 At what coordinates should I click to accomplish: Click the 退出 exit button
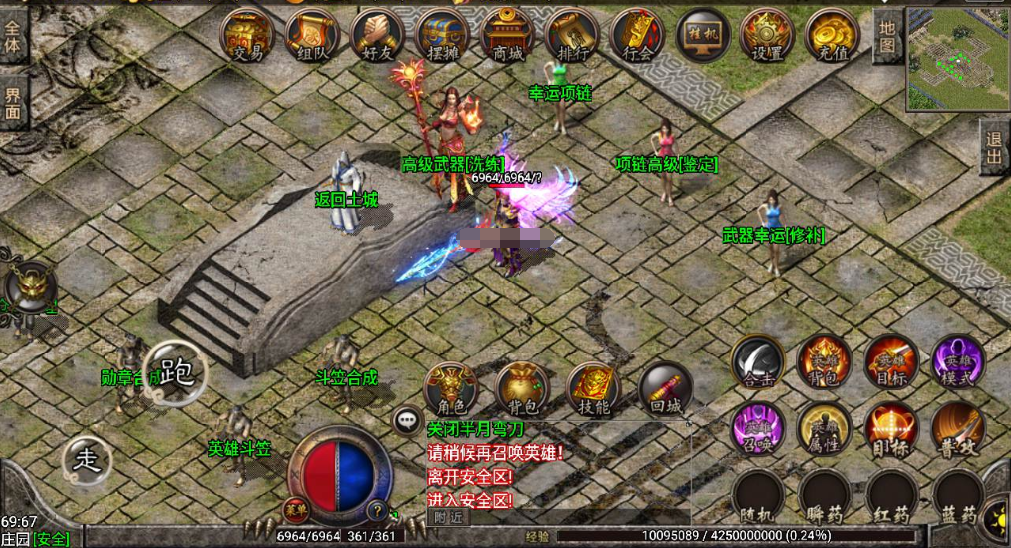coord(994,148)
